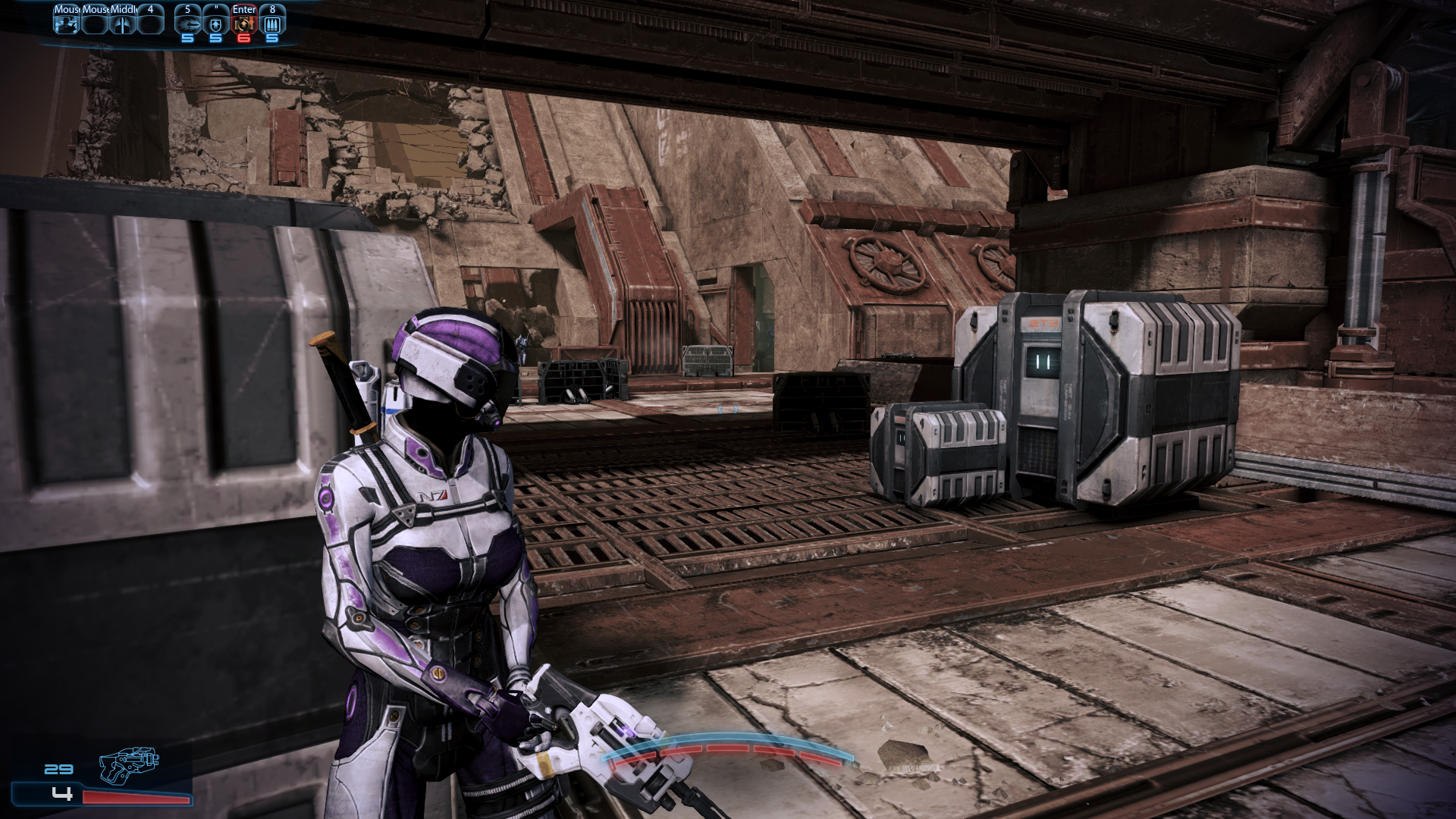
Task: Use the three-bullet ammo pack icon
Action: click(x=272, y=24)
